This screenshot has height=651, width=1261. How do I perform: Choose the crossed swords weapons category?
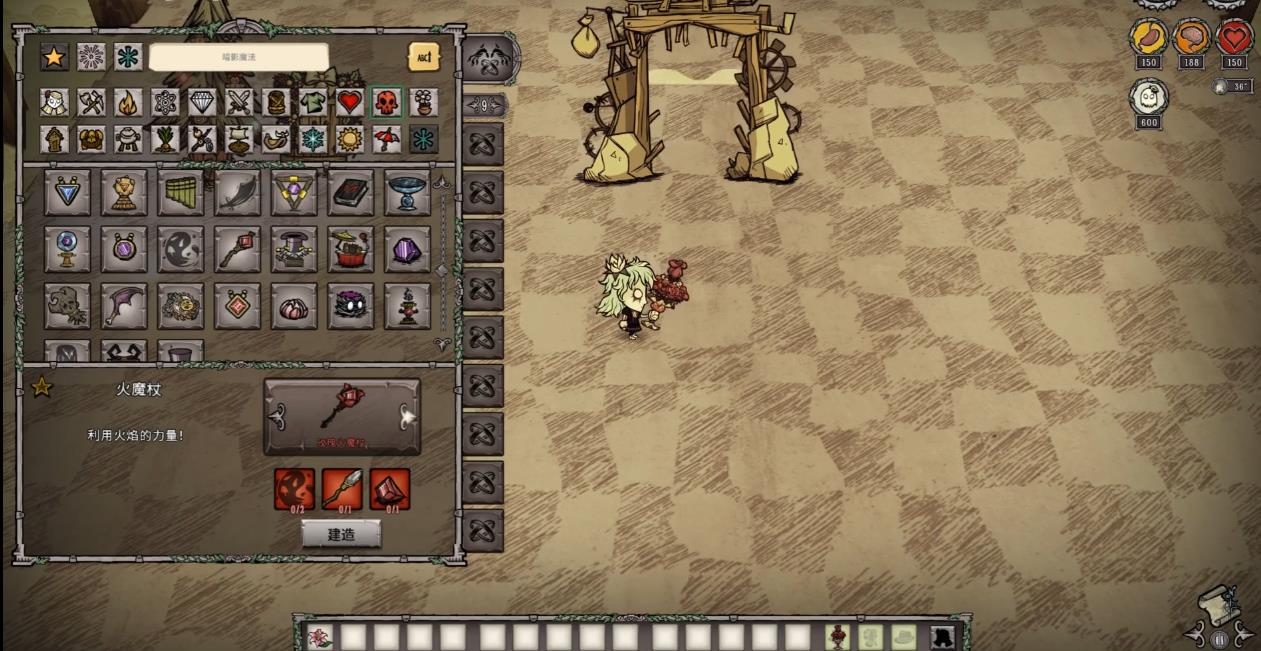coord(239,102)
